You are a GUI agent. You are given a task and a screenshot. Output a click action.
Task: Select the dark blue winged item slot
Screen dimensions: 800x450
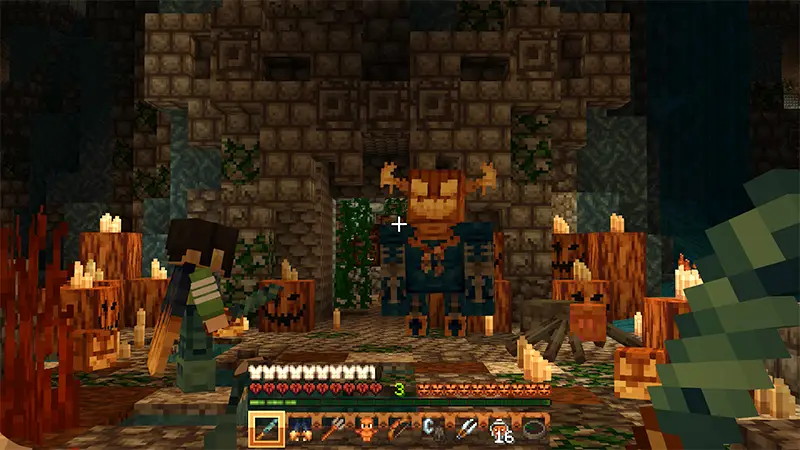click(x=299, y=429)
